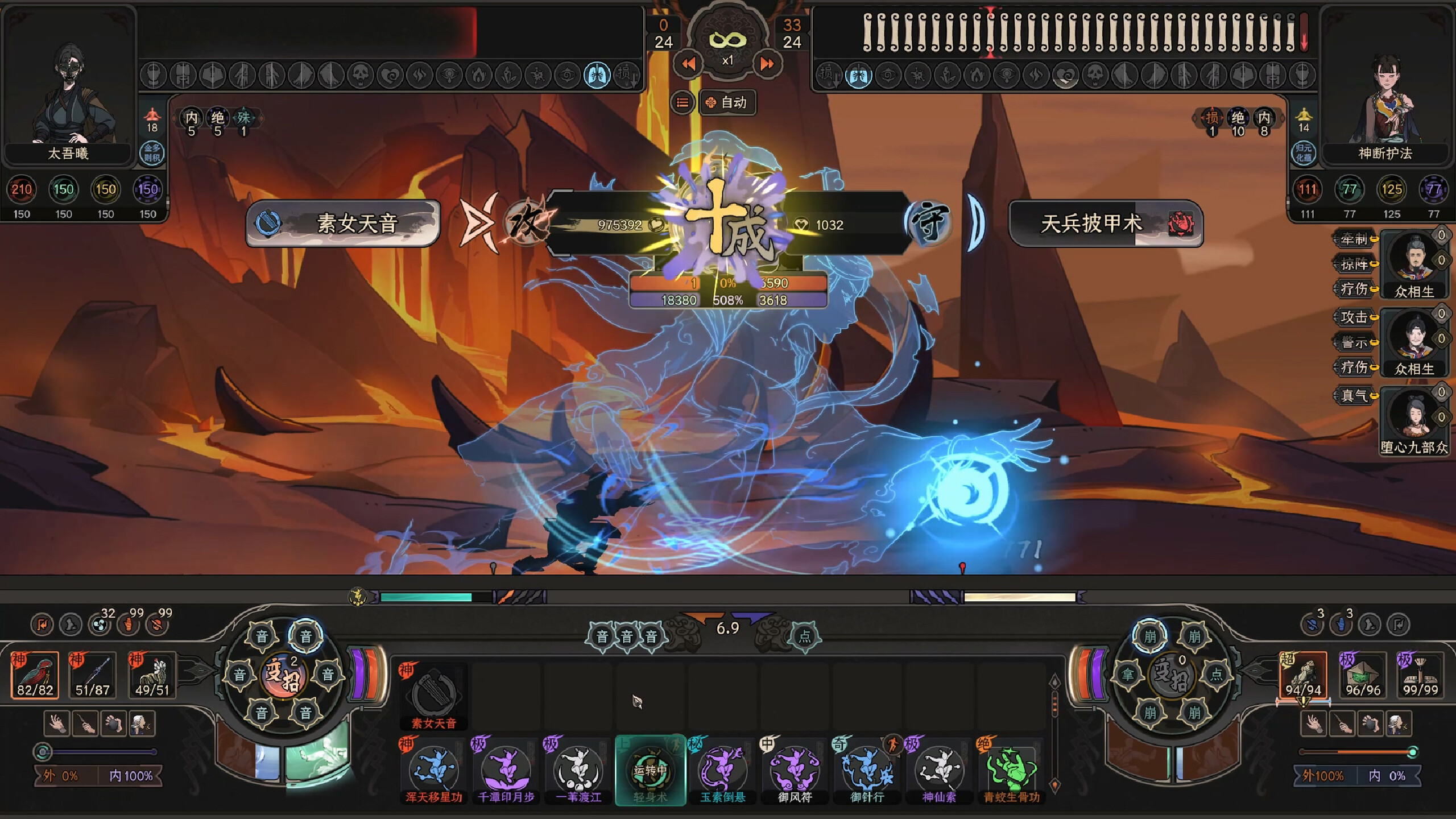Switch to the 51/87 sword weapon slot

(x=92, y=675)
